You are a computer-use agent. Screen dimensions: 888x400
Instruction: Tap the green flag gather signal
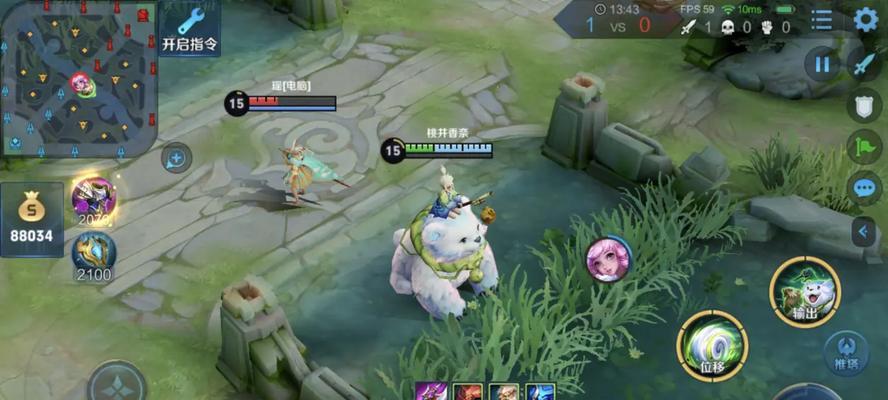point(864,147)
